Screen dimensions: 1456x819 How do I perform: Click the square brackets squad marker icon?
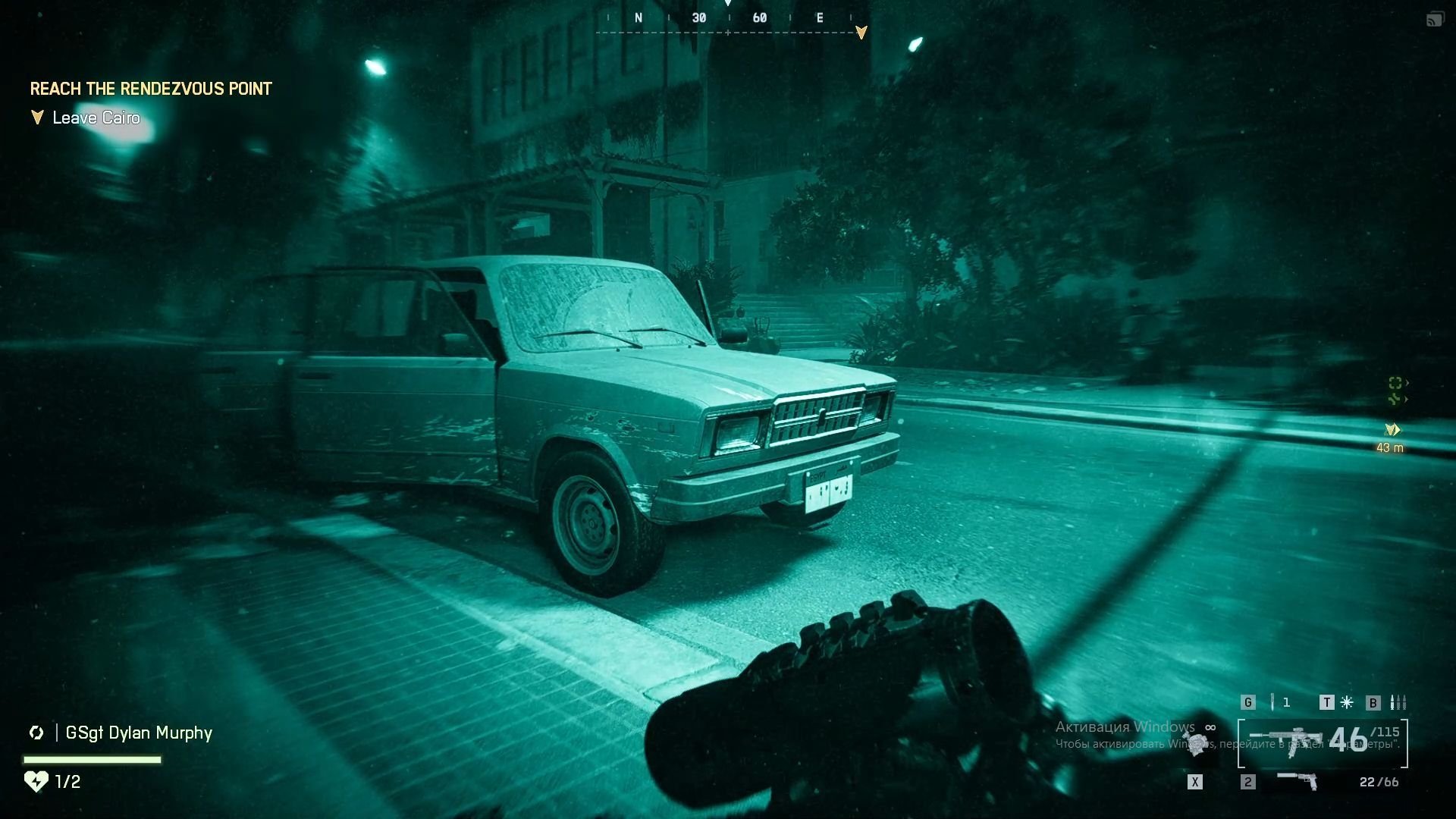coord(1395,383)
